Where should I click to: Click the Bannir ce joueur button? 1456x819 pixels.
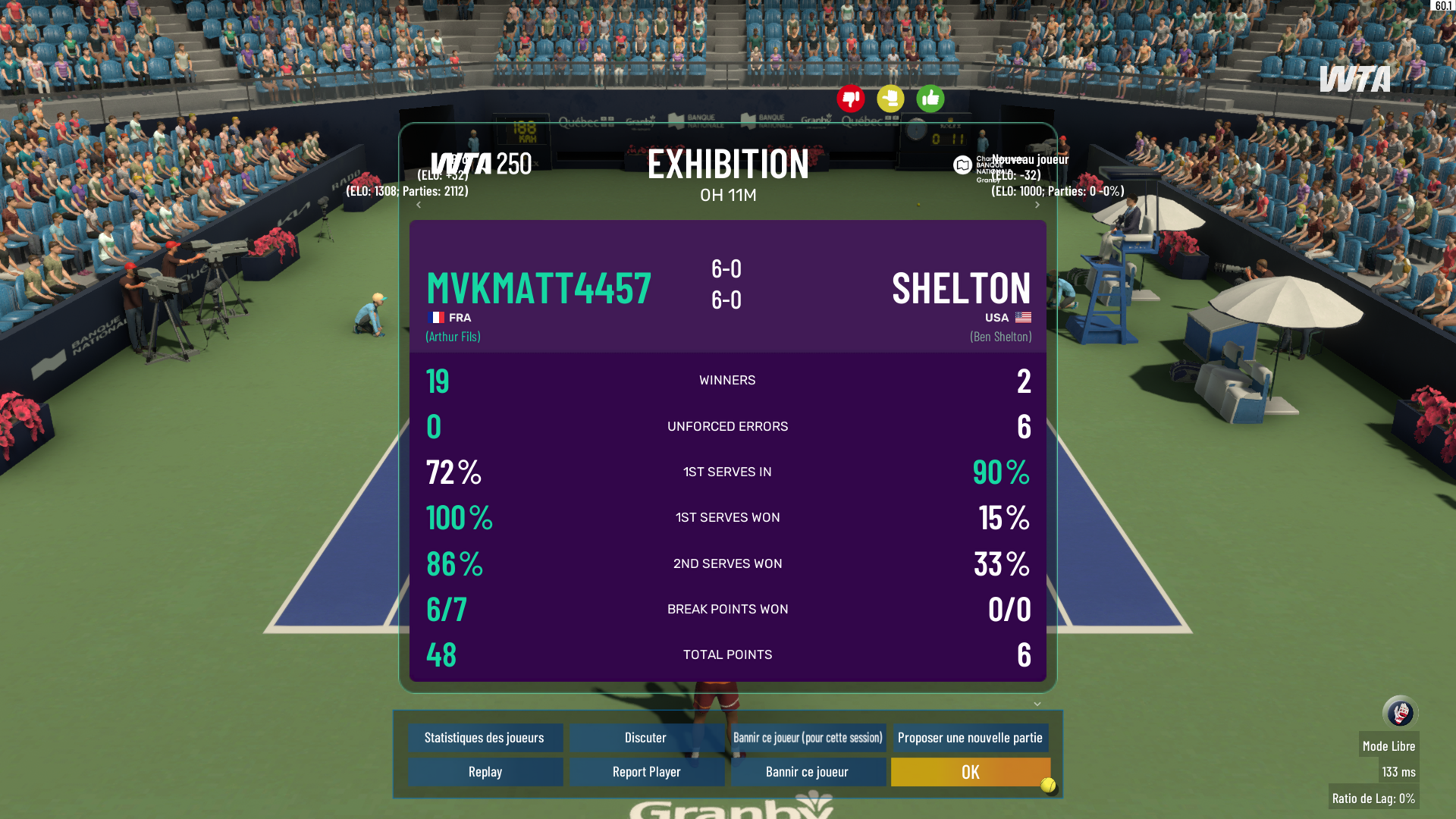click(x=807, y=772)
